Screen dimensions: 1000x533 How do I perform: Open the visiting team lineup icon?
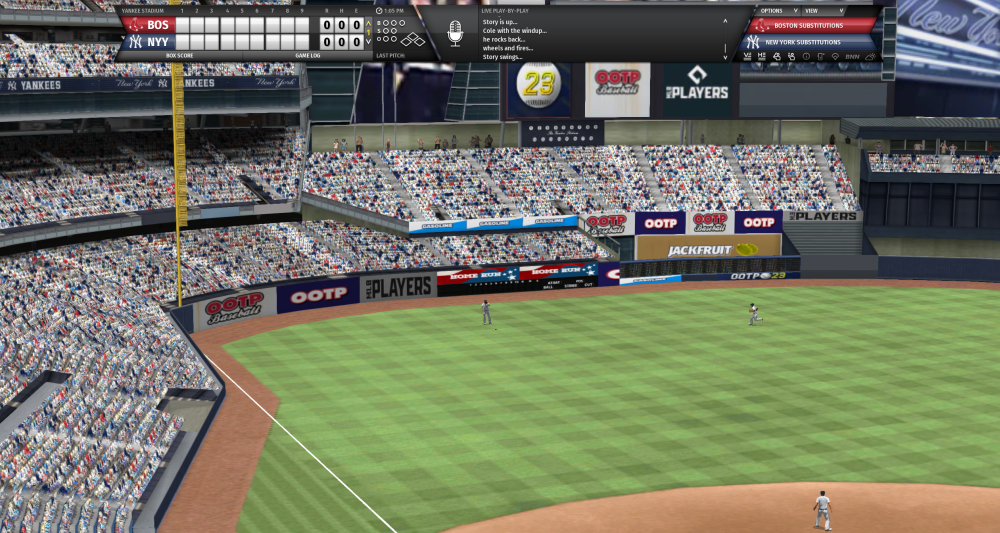coord(748,57)
